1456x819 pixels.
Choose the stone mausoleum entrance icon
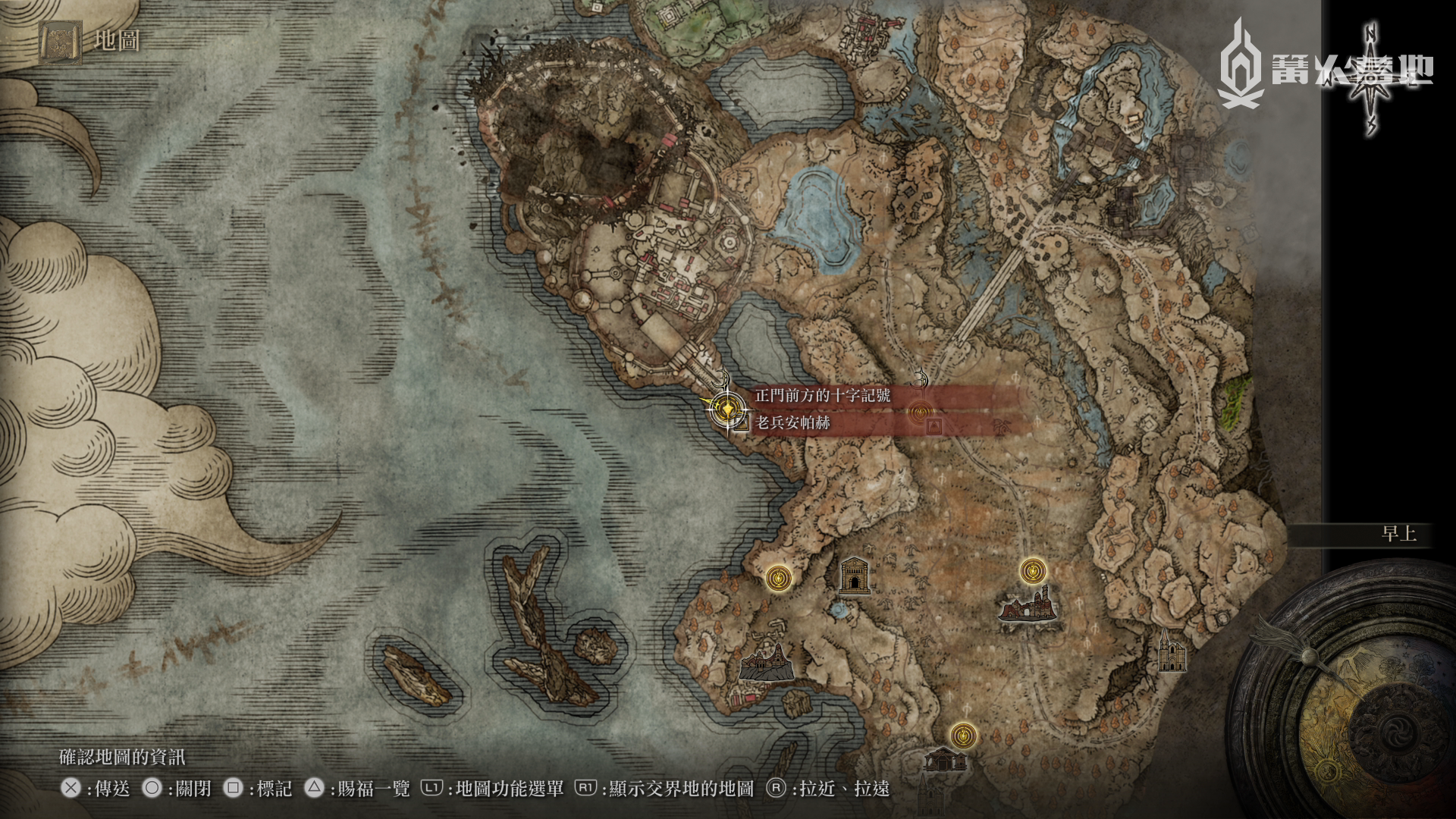[x=854, y=576]
